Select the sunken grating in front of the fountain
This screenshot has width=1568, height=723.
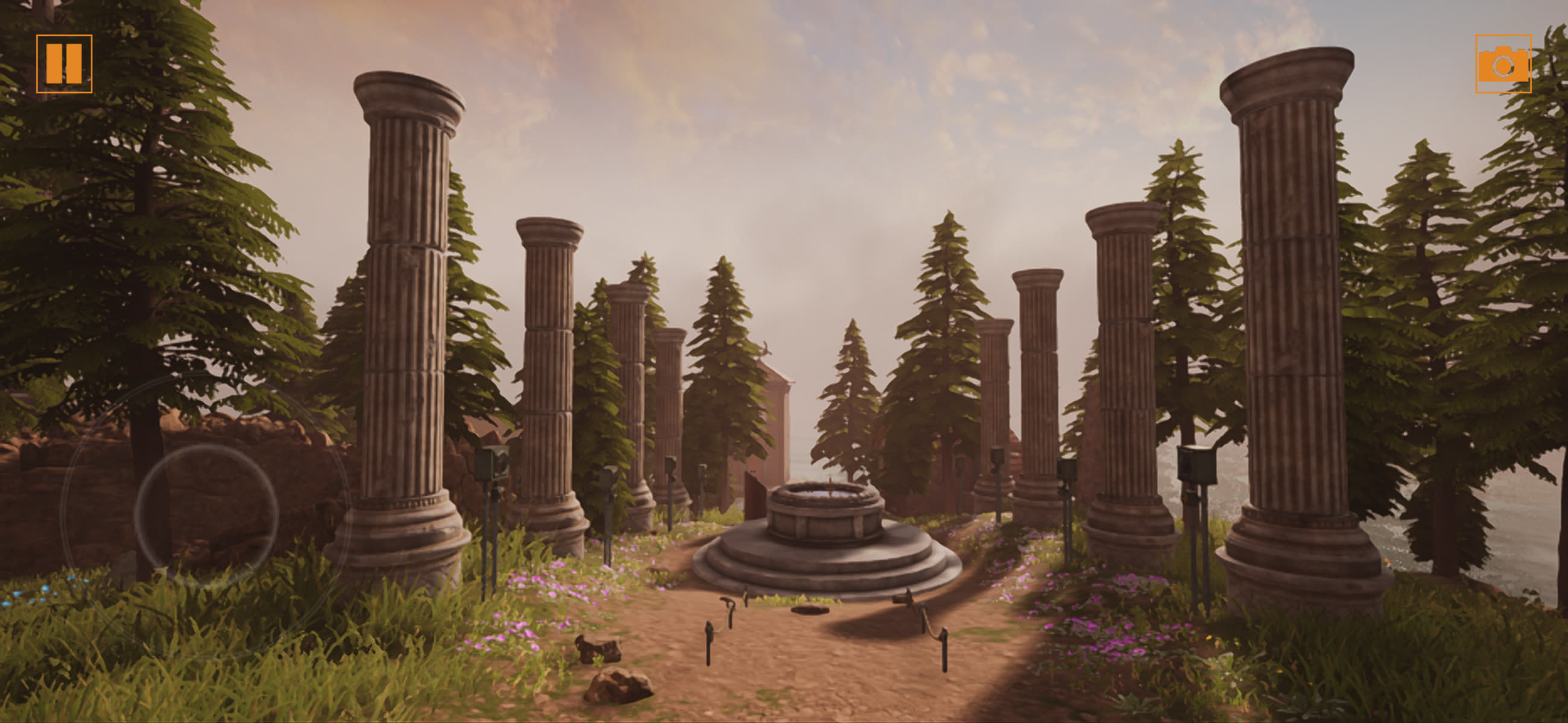pos(810,610)
